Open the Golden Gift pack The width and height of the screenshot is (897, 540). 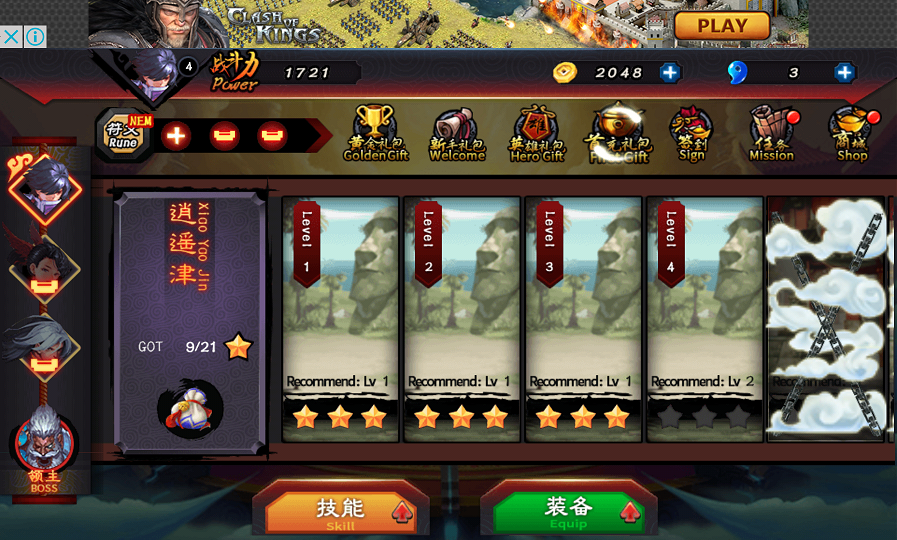(376, 134)
